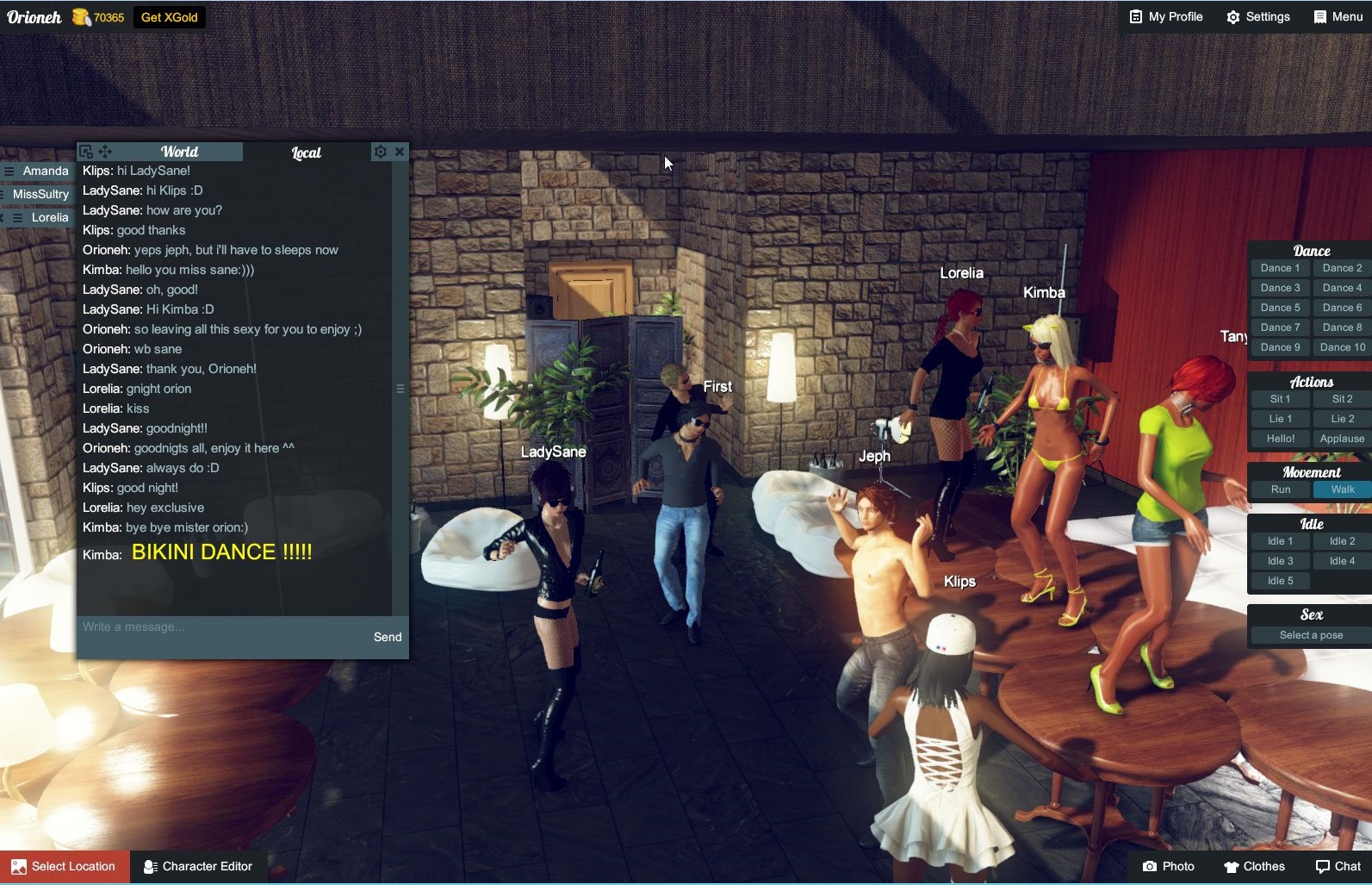Click the Write a message field
Viewport: 1372px width, 885px height.
pyautogui.click(x=172, y=626)
